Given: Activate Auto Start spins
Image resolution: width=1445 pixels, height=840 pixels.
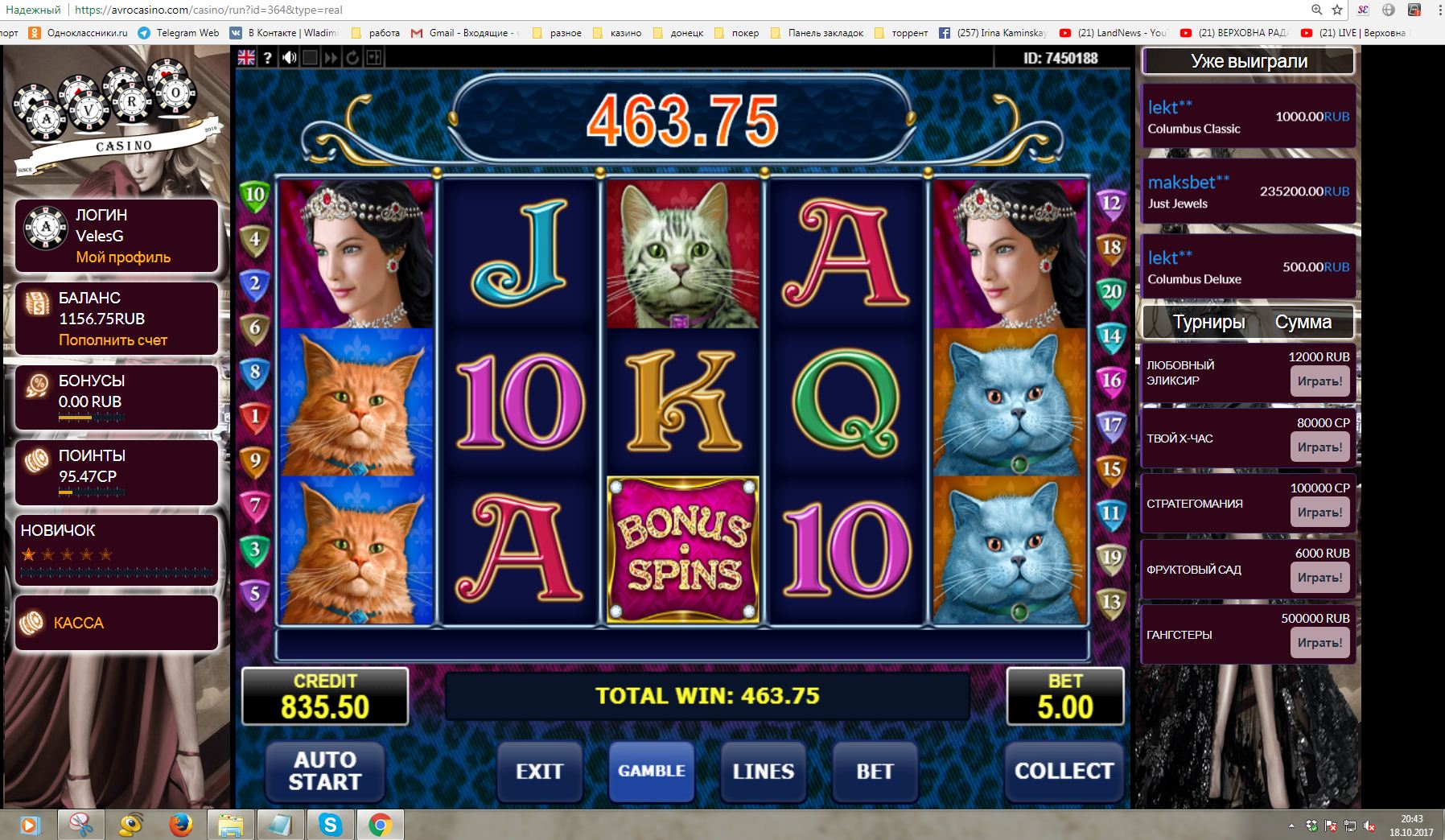Looking at the screenshot, I should [324, 771].
